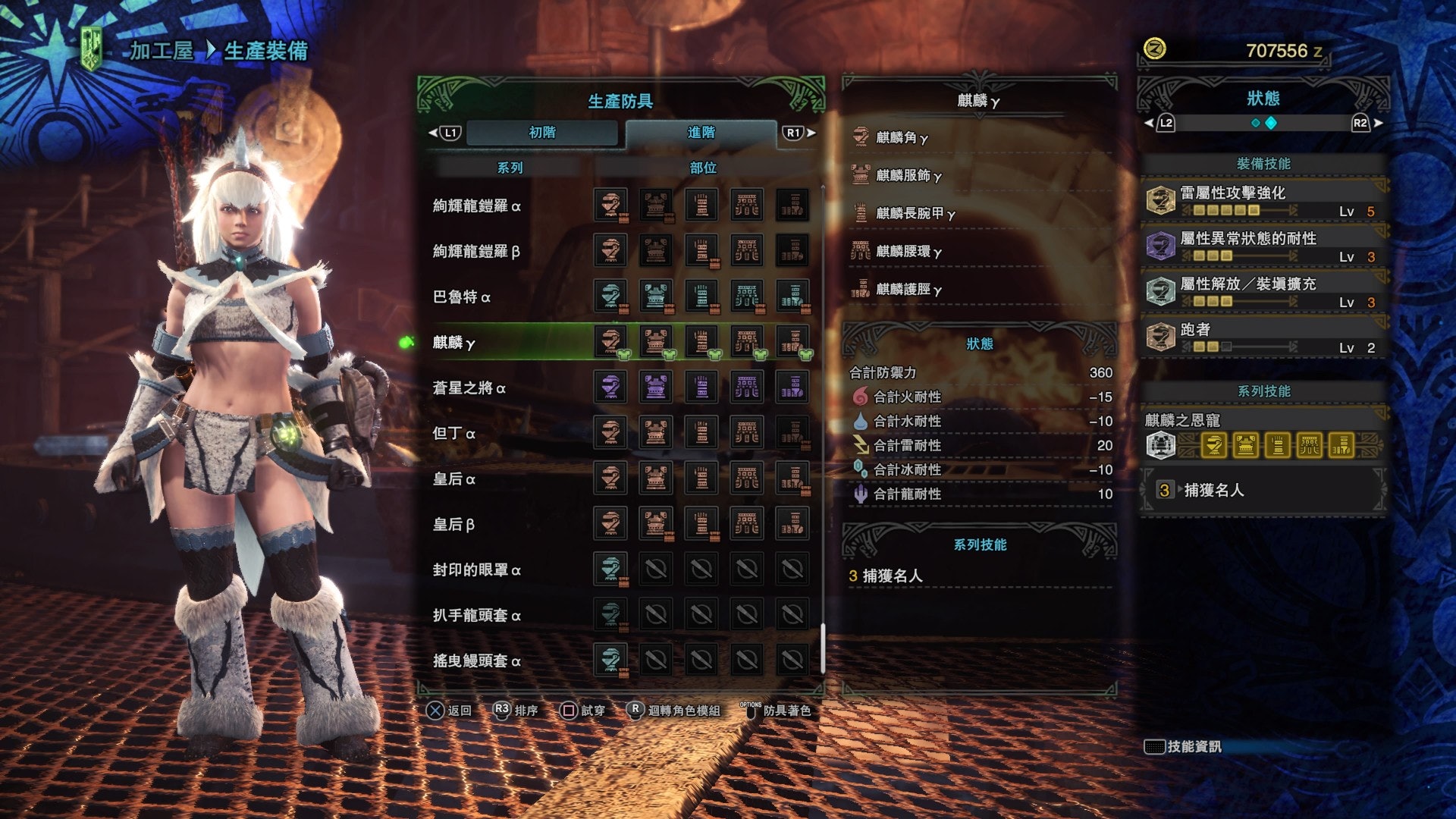The height and width of the screenshot is (819, 1456).
Task: Select the 但丁α armor series row
Action: [x=453, y=434]
